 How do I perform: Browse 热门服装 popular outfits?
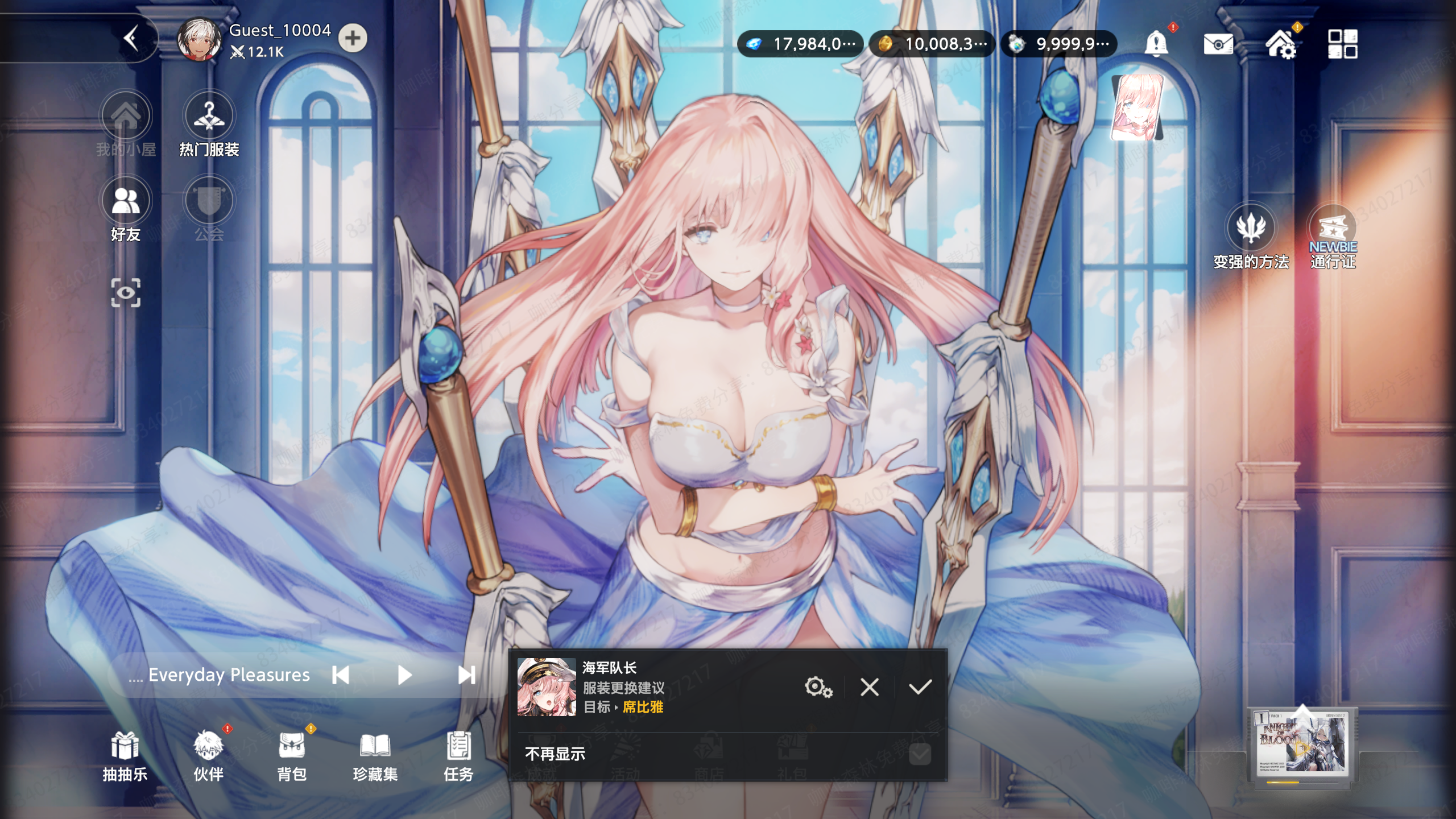click(208, 116)
